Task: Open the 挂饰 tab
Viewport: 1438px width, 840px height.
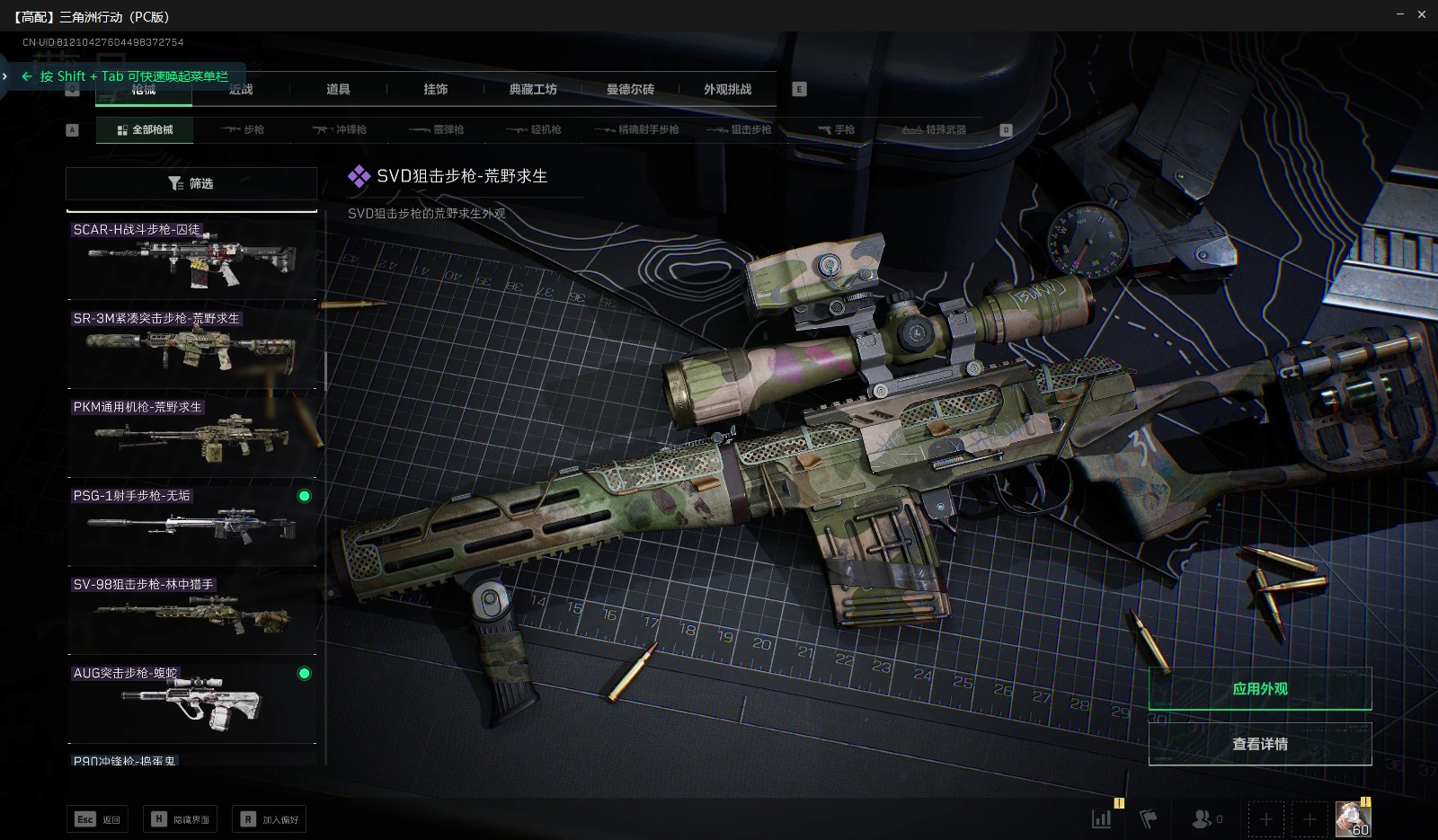Action: 436,89
